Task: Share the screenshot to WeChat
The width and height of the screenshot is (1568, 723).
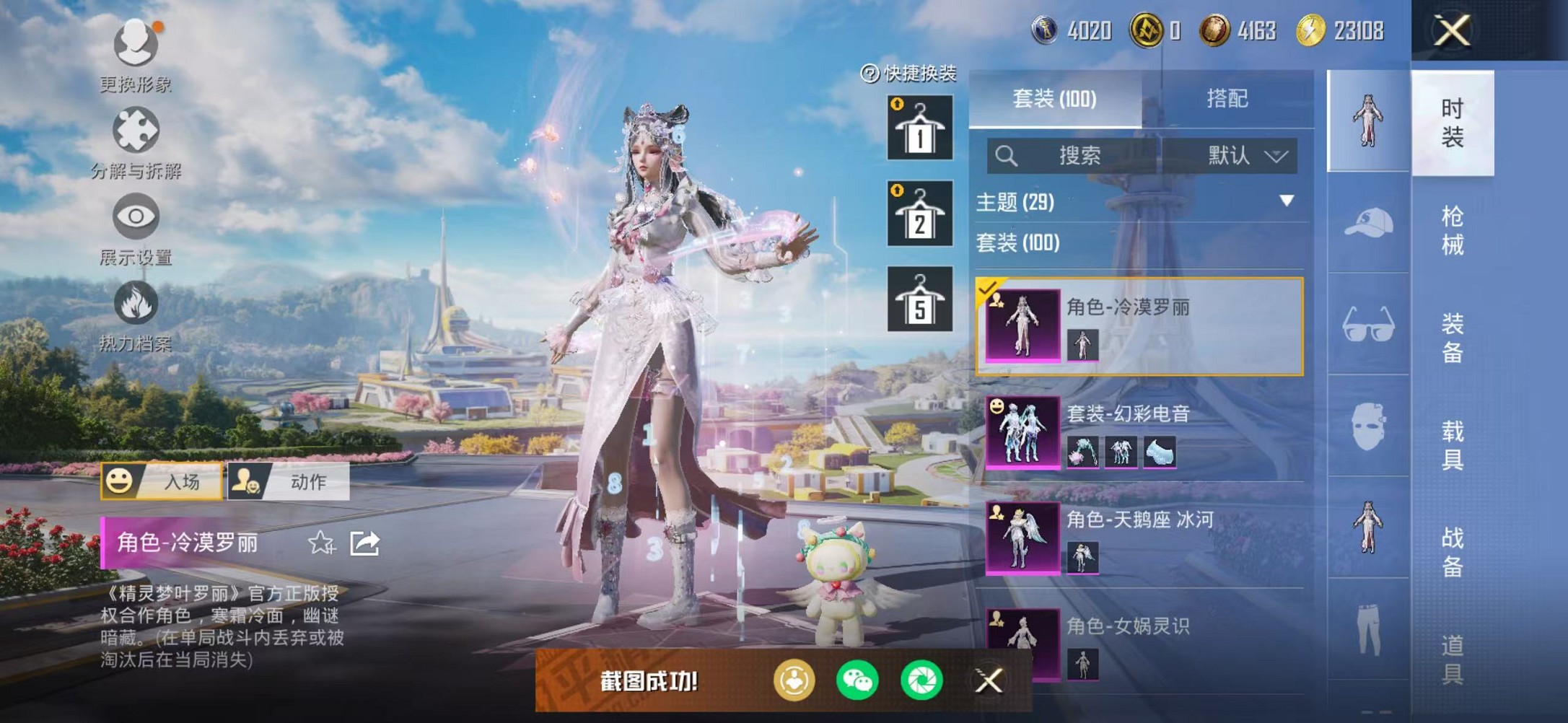Action: pos(857,680)
